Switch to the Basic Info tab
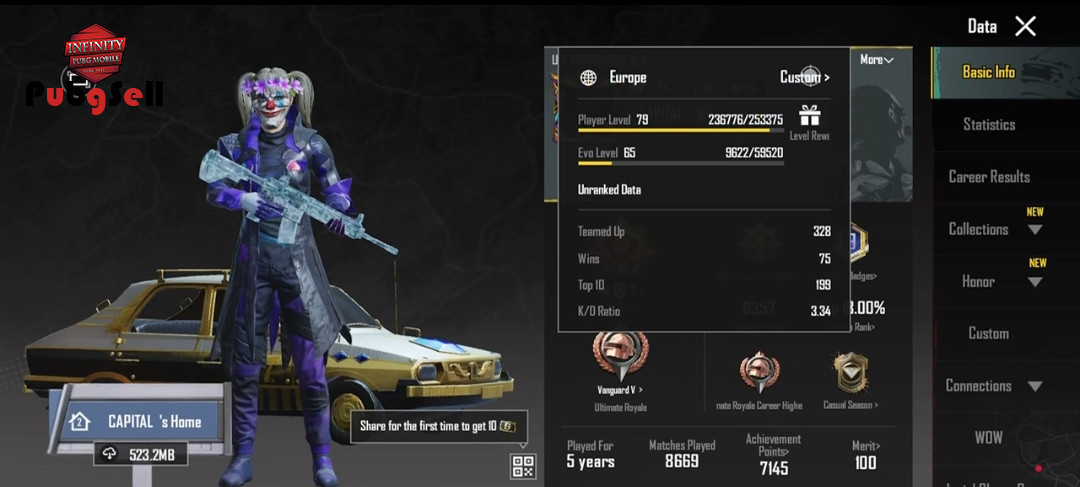This screenshot has width=1080, height=487. point(988,72)
